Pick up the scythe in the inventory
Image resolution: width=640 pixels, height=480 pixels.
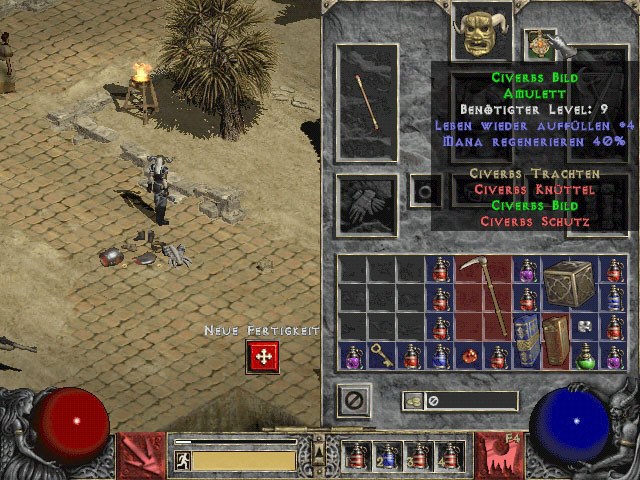(x=484, y=295)
